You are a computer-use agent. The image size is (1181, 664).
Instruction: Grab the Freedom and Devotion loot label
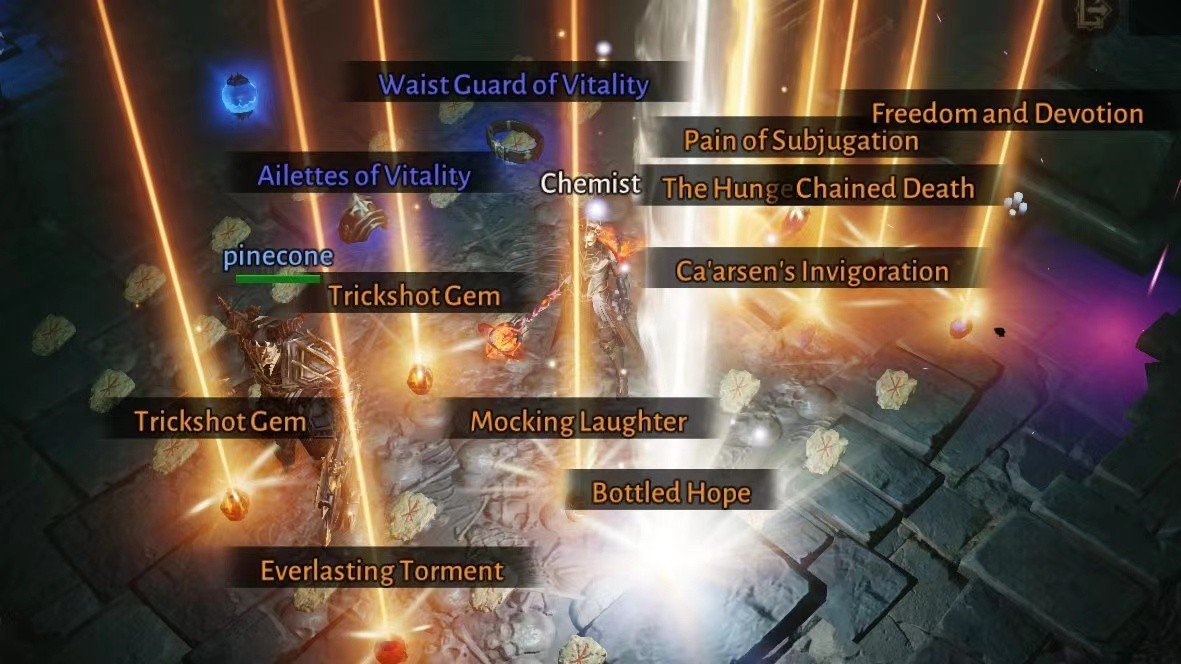(1006, 113)
